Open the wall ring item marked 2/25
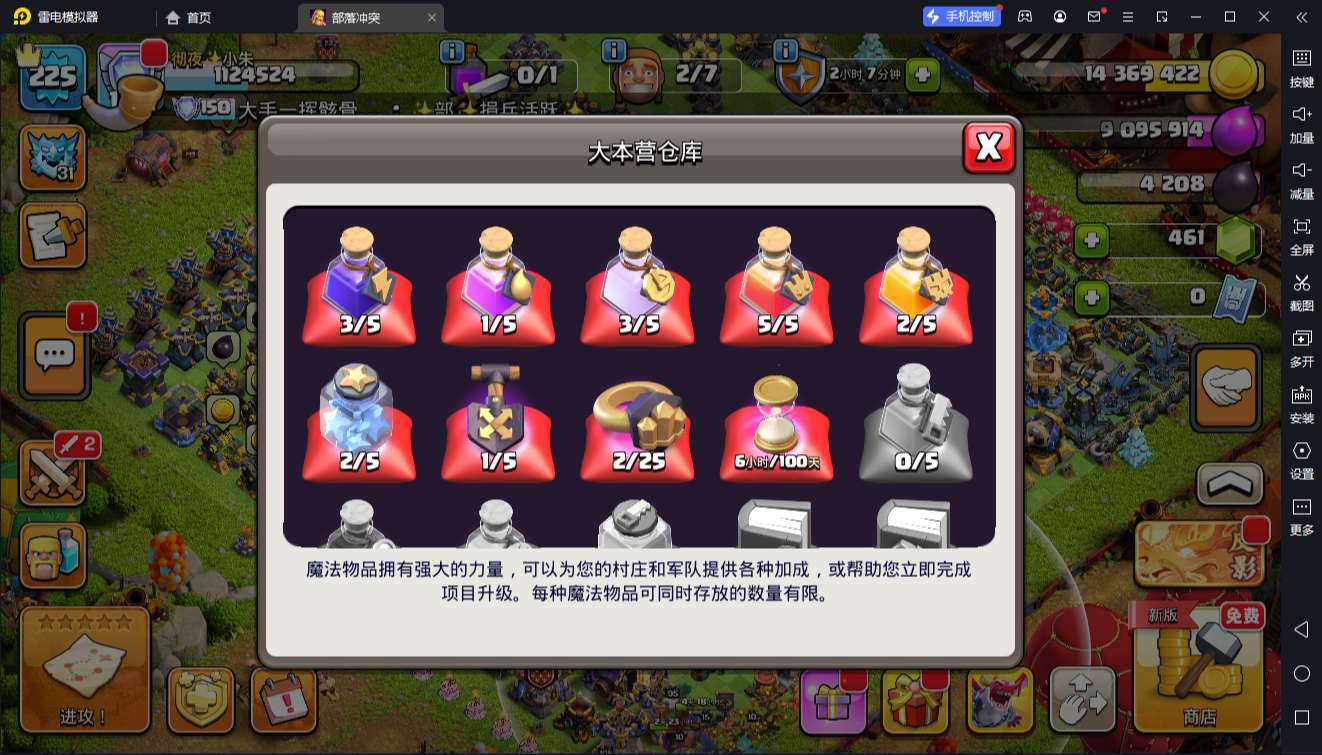 click(x=637, y=420)
